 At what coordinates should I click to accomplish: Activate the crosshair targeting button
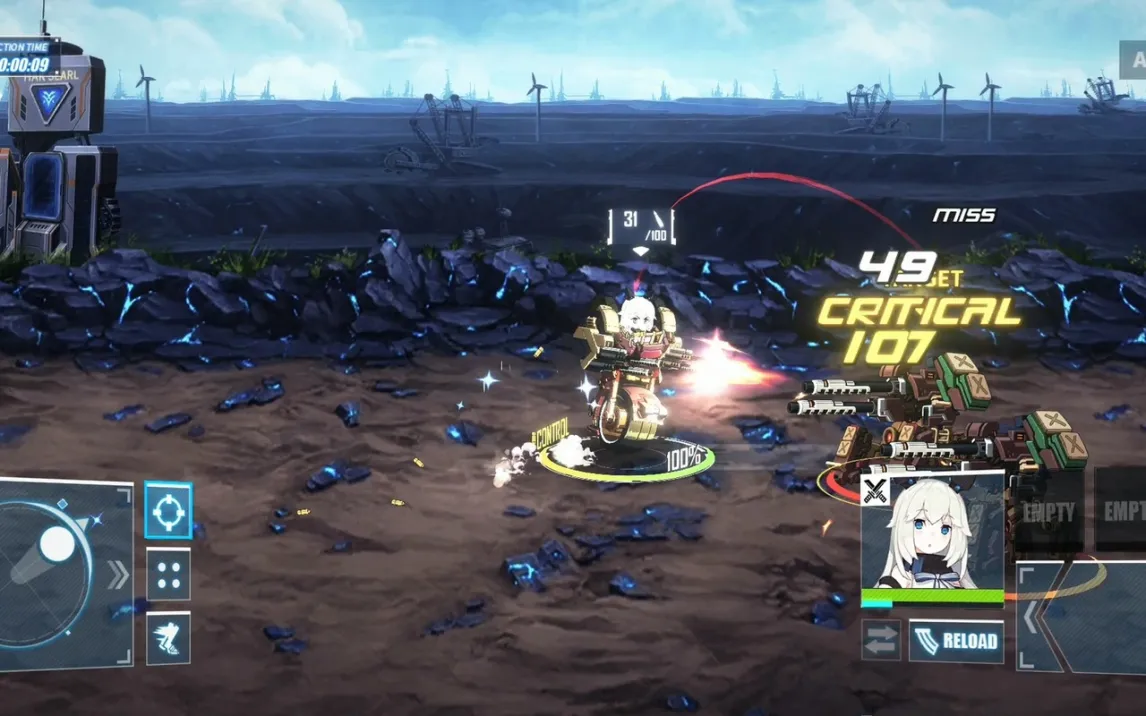[x=168, y=511]
